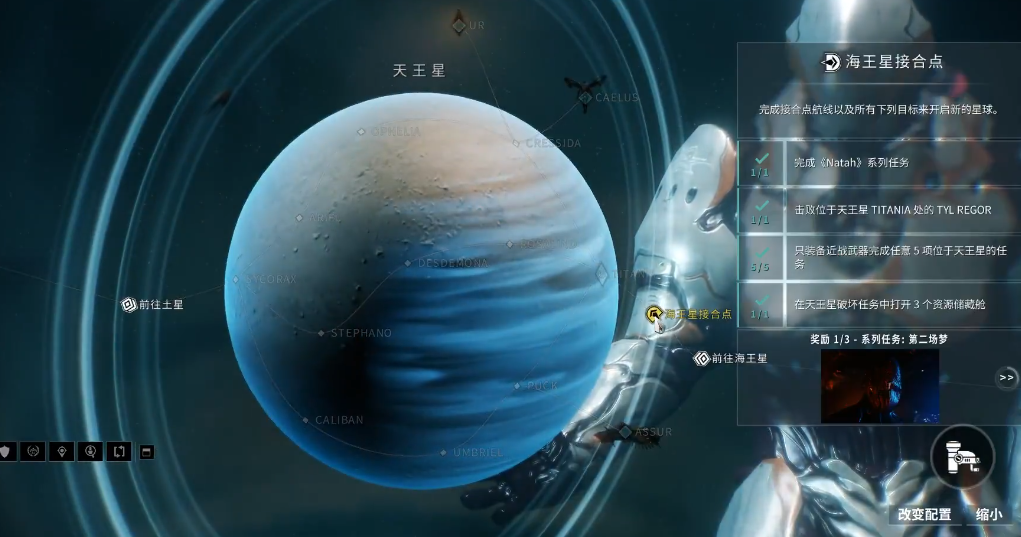Image resolution: width=1021 pixels, height=537 pixels.
Task: Open the round mining rig icon
Action: [962, 456]
